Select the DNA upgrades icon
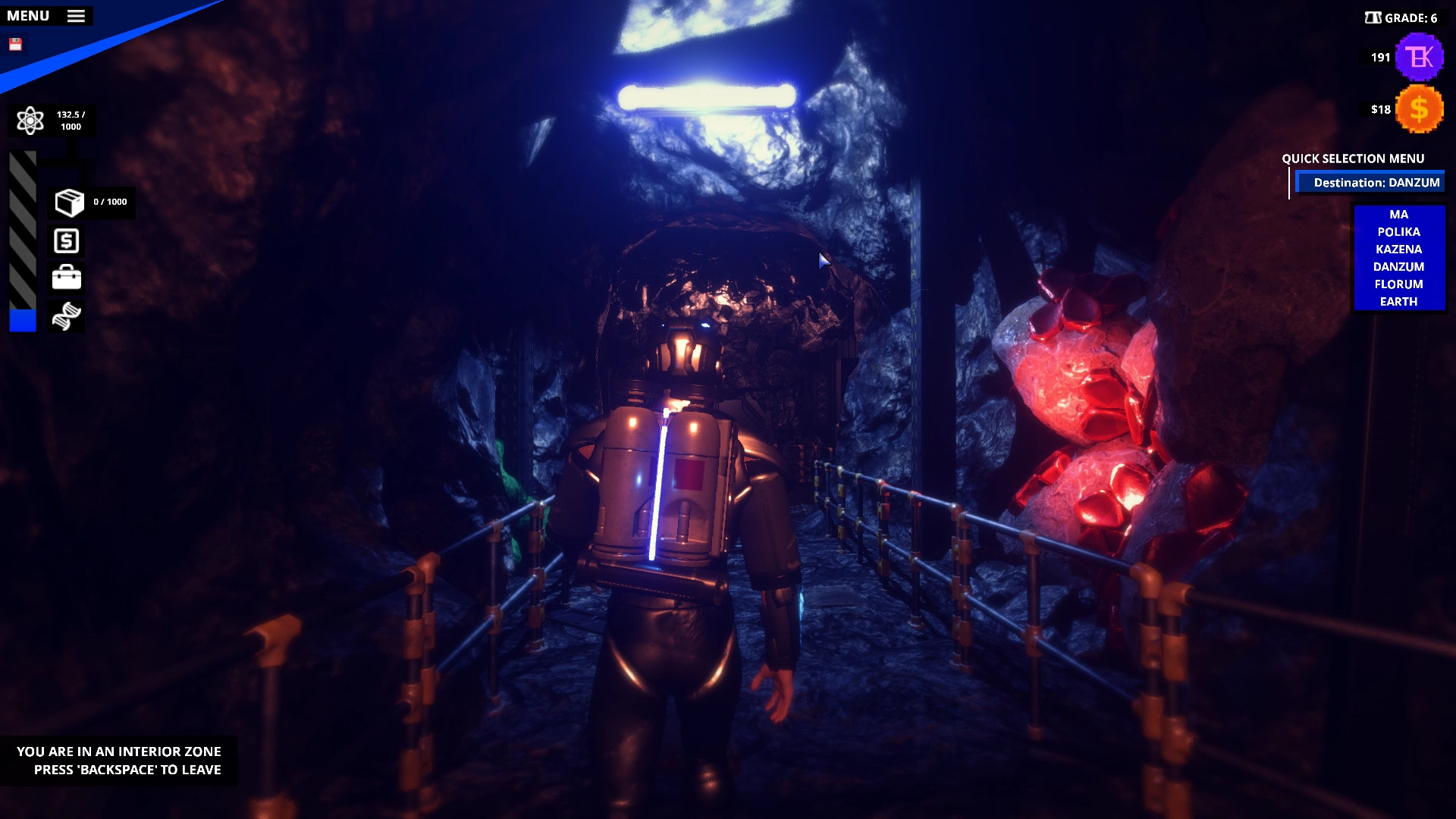Image resolution: width=1456 pixels, height=819 pixels. [x=67, y=315]
